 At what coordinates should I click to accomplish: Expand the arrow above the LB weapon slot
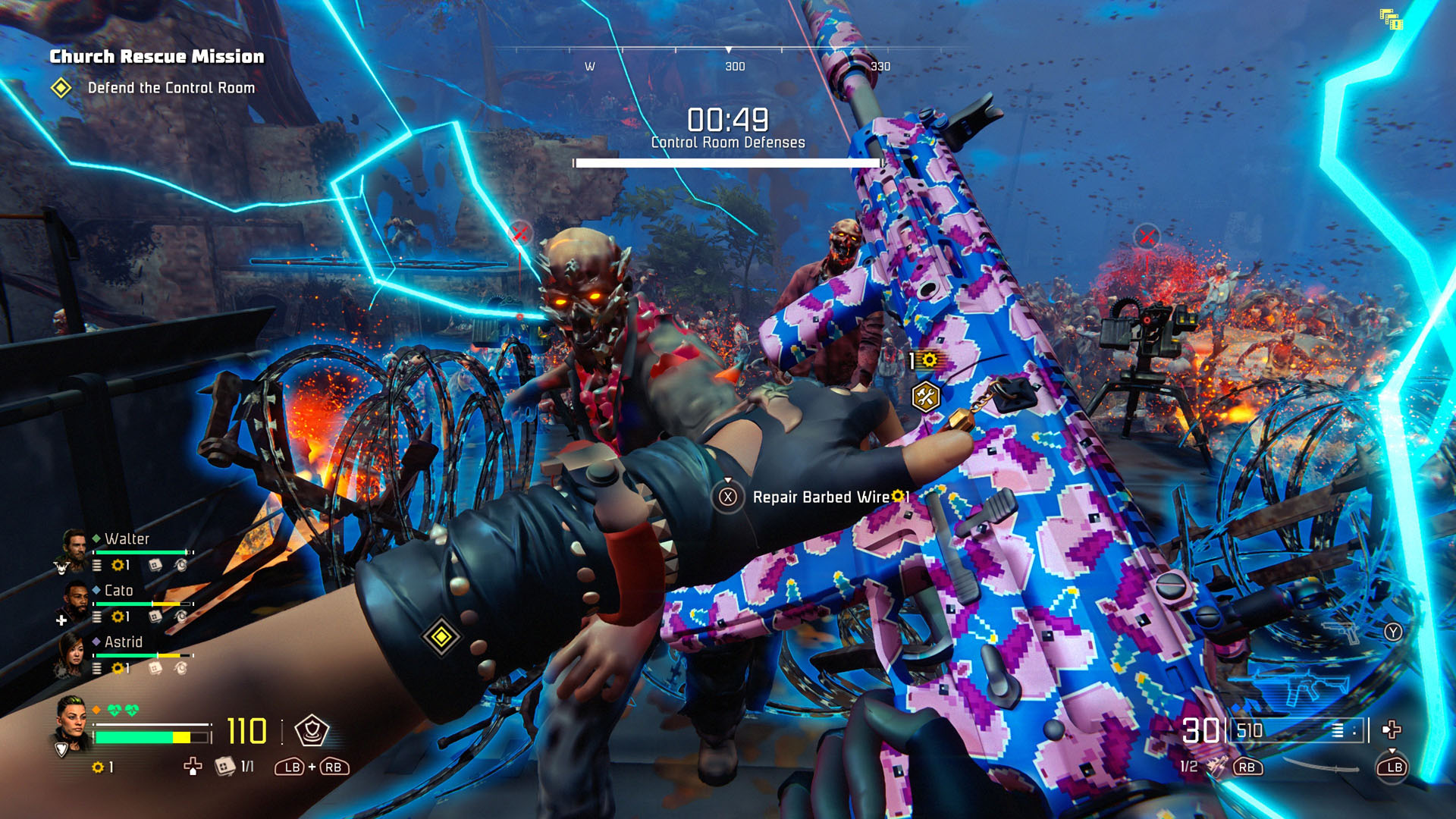[1392, 752]
